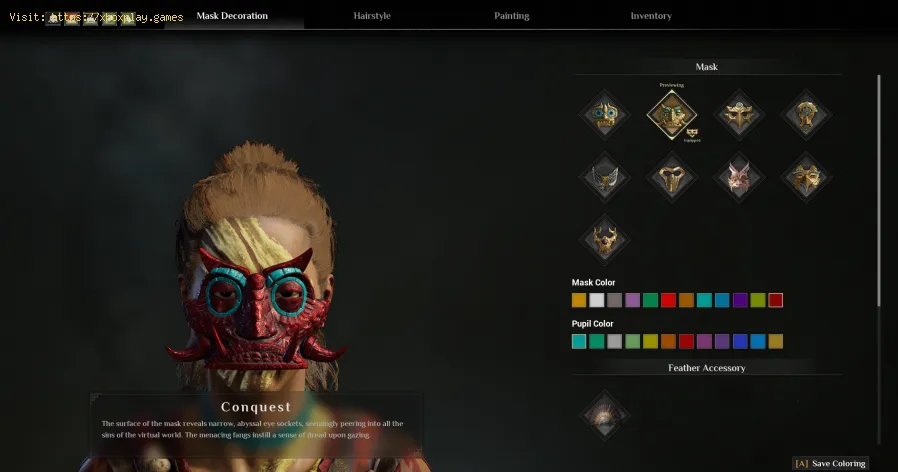Click the Save Coloring button
This screenshot has width=898, height=472.
[831, 463]
